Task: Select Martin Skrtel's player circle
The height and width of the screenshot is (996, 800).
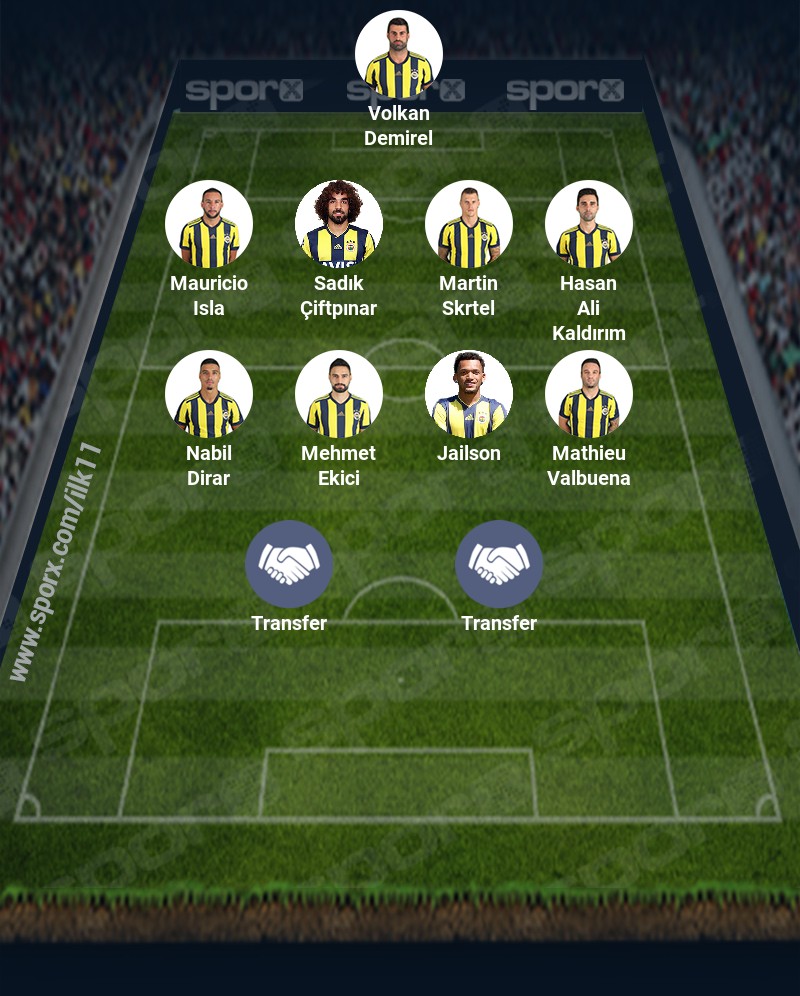Action: point(469,224)
